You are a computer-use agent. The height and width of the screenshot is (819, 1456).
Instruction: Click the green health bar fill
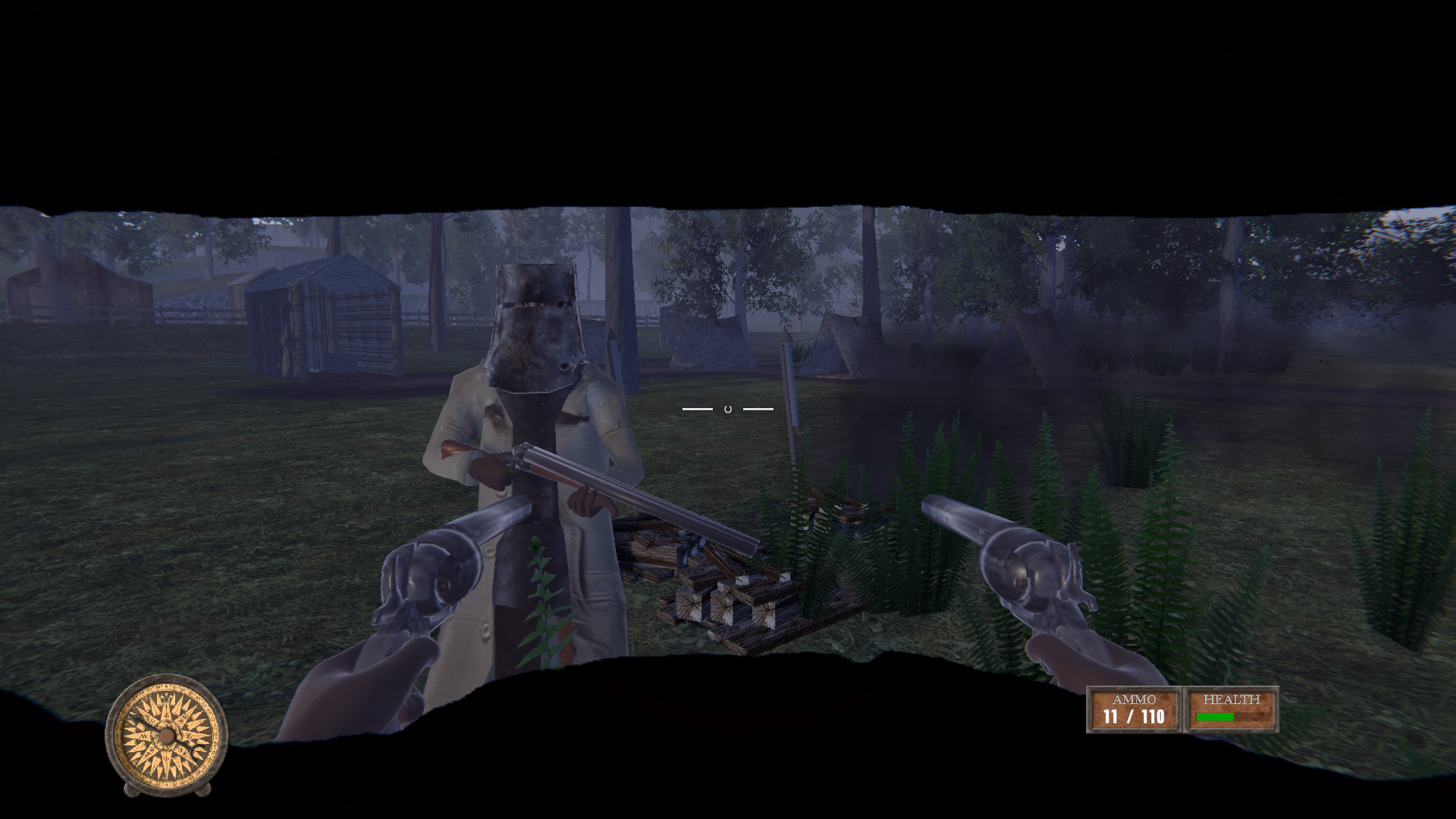click(x=1213, y=717)
